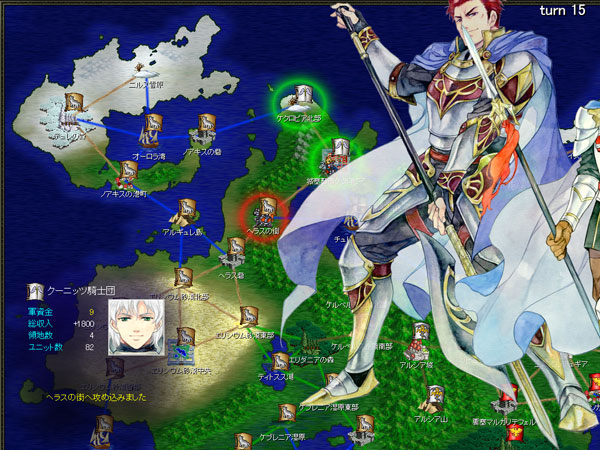Image resolution: width=600 pixels, height=450 pixels.
Task: Select the エリシウム砂漠北部 desert node
Action: (x=183, y=278)
